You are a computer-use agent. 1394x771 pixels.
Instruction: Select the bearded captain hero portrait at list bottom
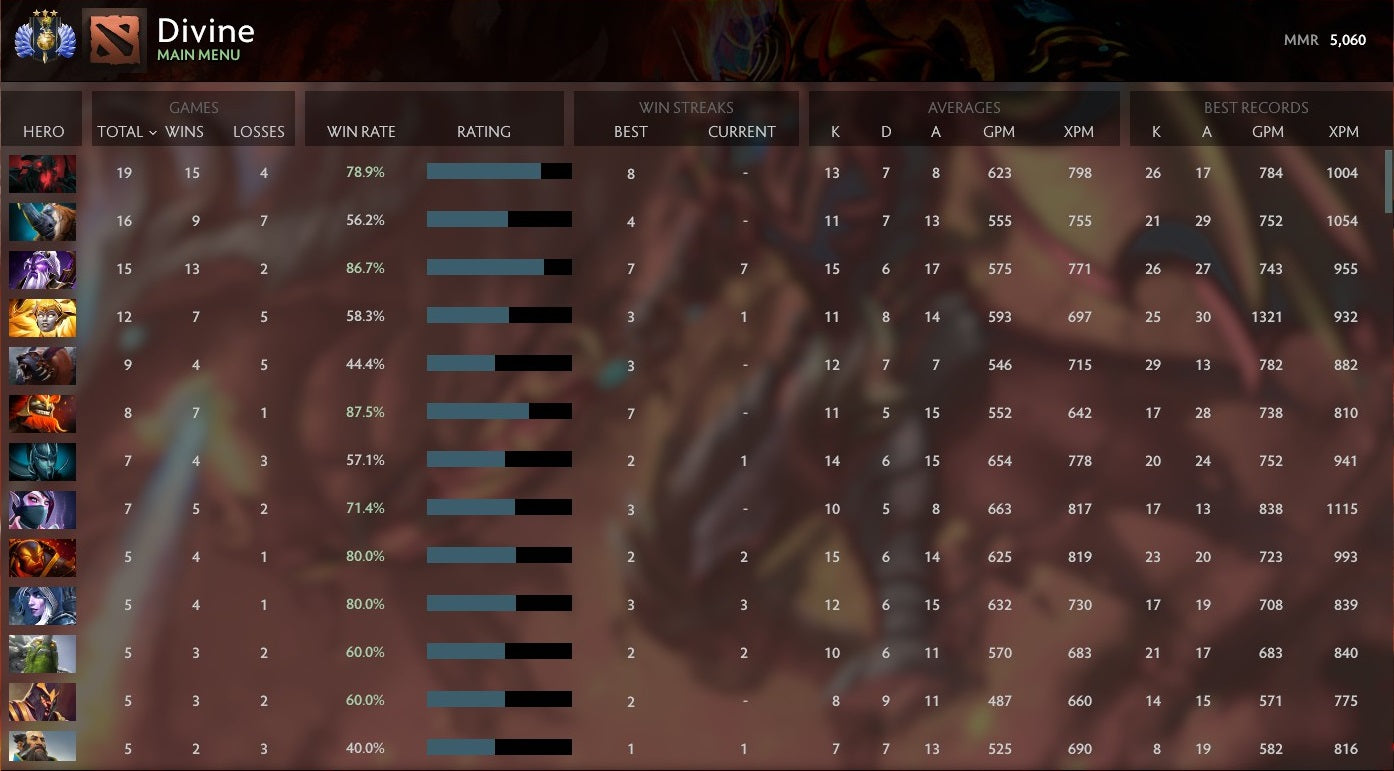pyautogui.click(x=42, y=749)
